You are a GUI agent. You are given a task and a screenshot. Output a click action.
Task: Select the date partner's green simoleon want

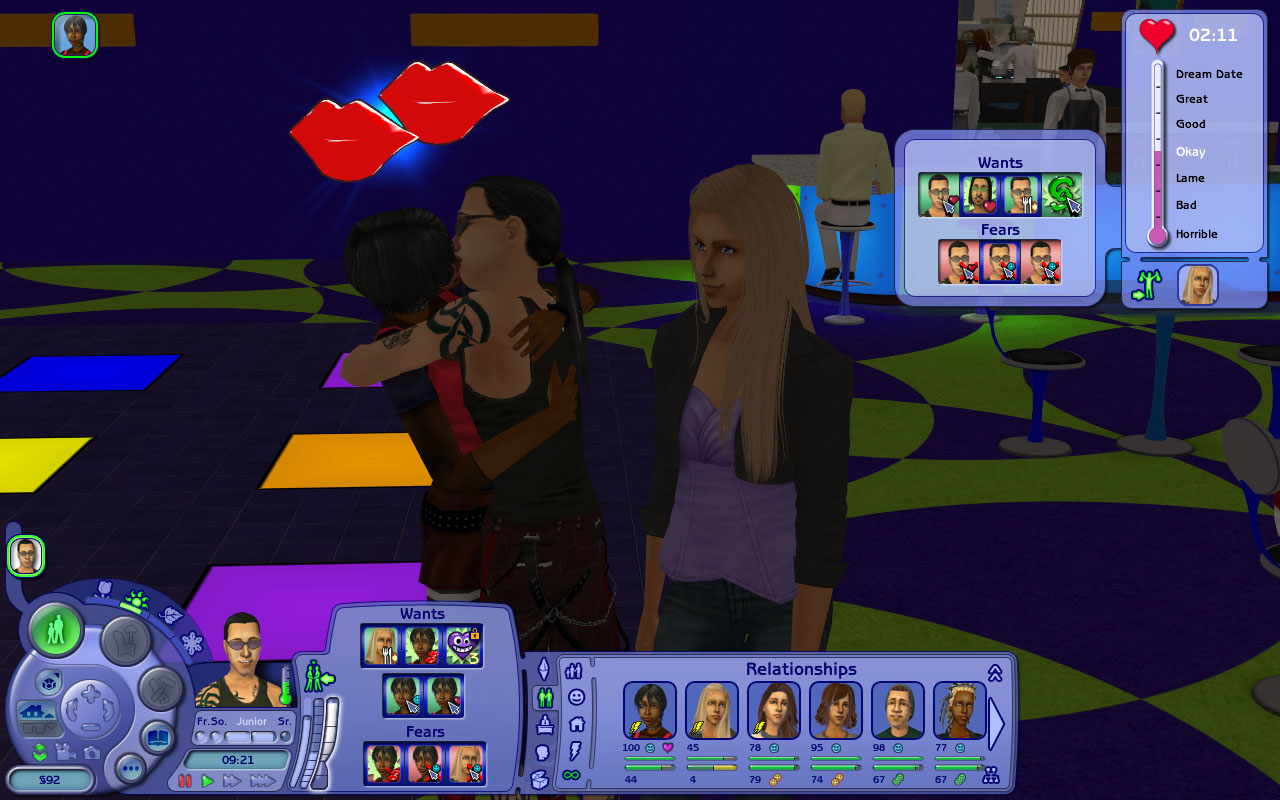[x=1062, y=195]
